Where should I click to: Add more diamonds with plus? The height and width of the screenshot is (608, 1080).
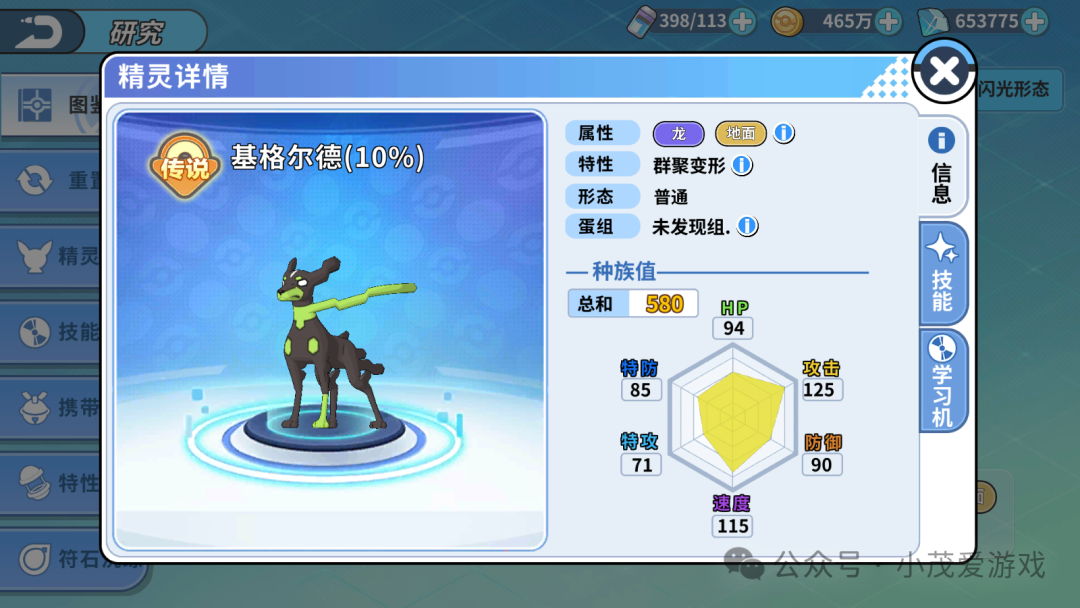point(1034,21)
